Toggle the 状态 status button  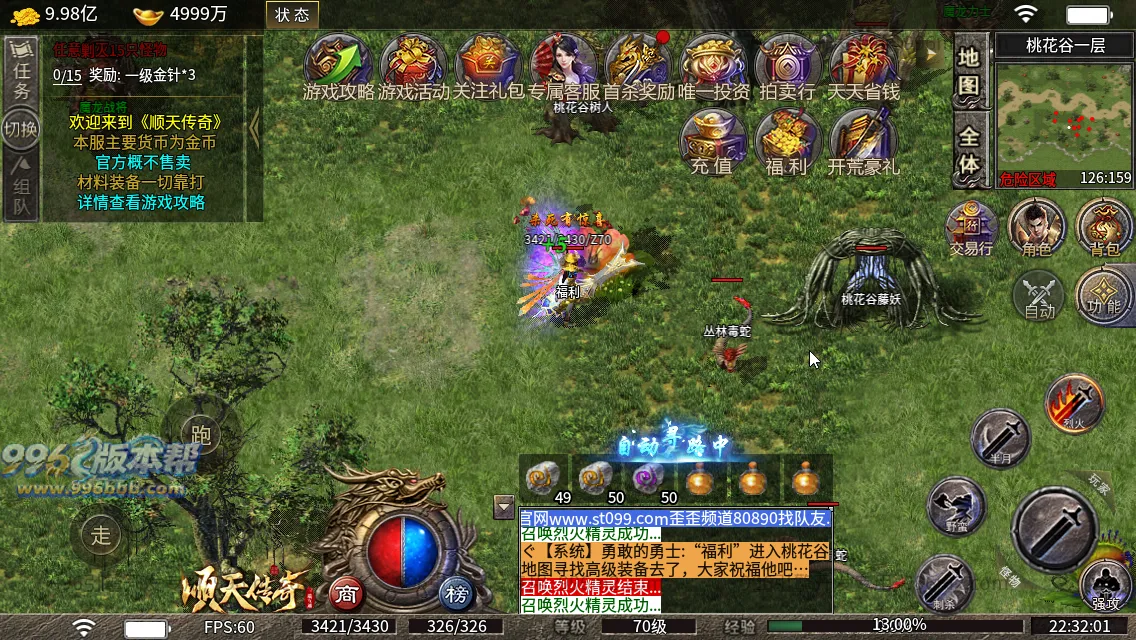(292, 14)
